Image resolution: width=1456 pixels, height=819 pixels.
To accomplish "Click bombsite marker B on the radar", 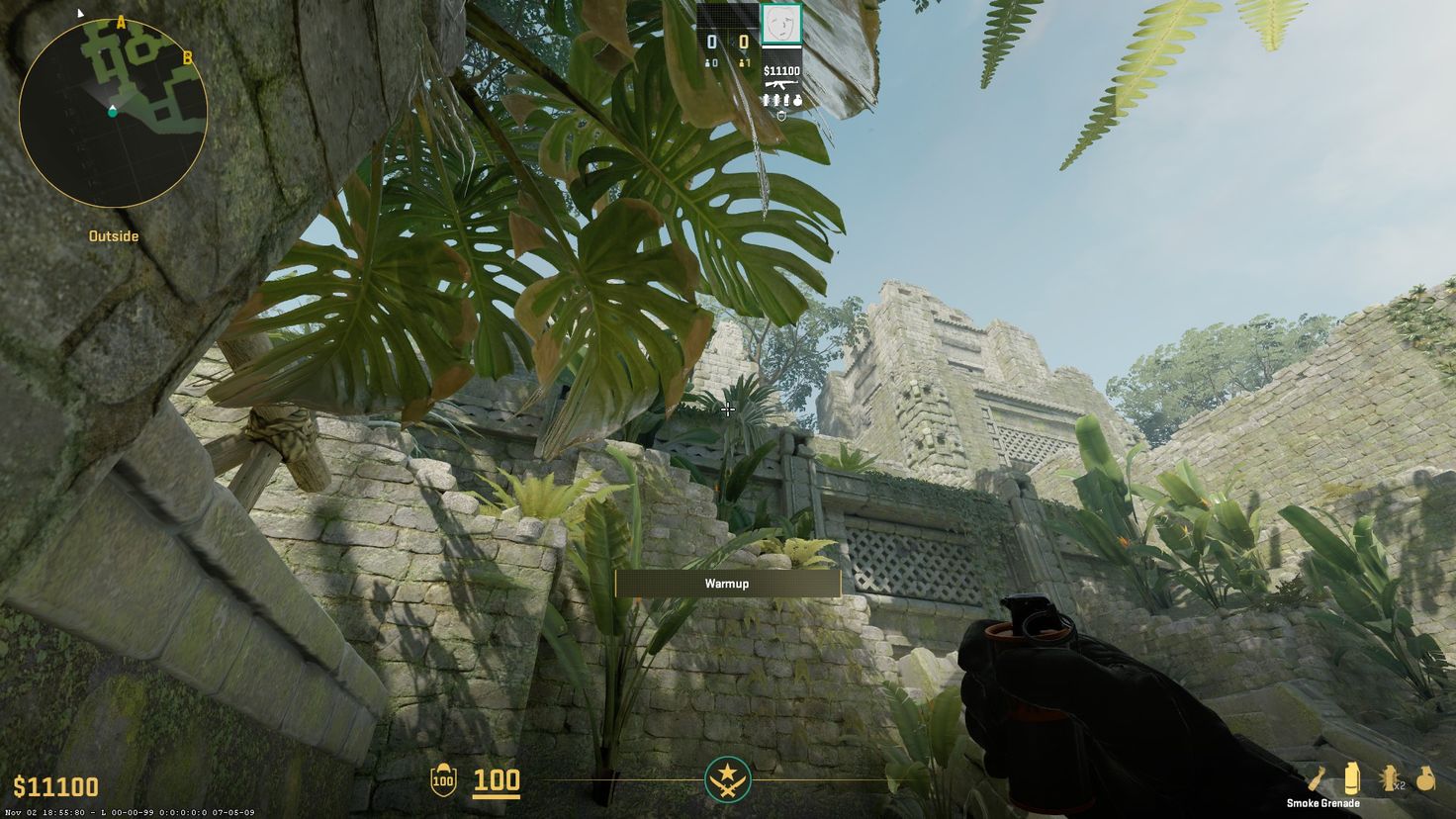I will (185, 56).
